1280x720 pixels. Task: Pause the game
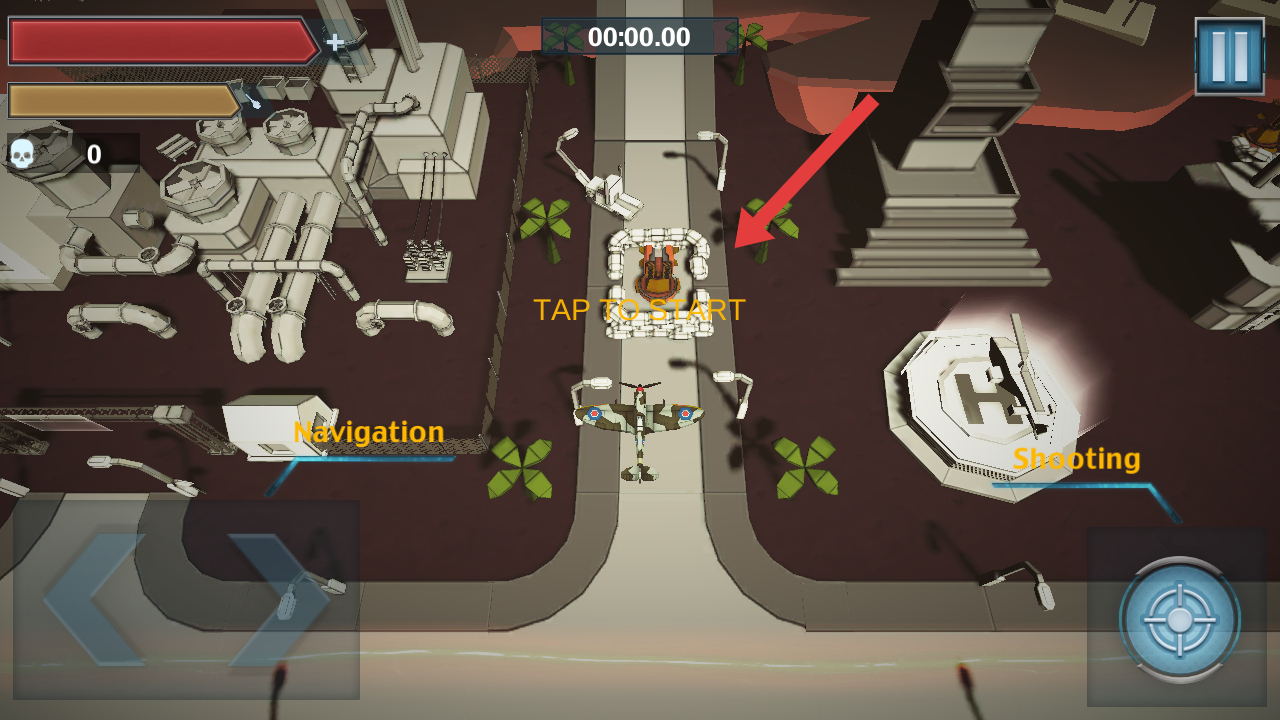(x=1229, y=56)
